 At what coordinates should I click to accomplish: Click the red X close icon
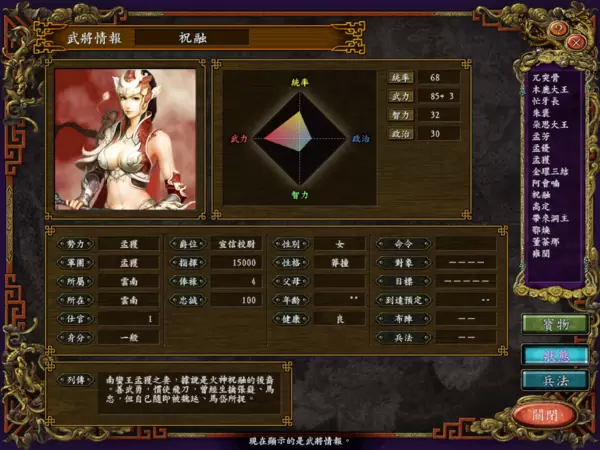577,42
